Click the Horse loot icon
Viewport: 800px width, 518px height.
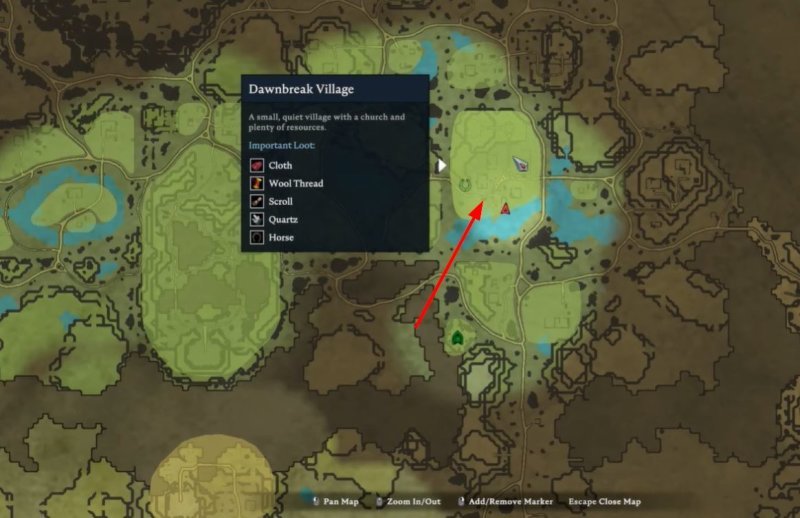point(257,238)
